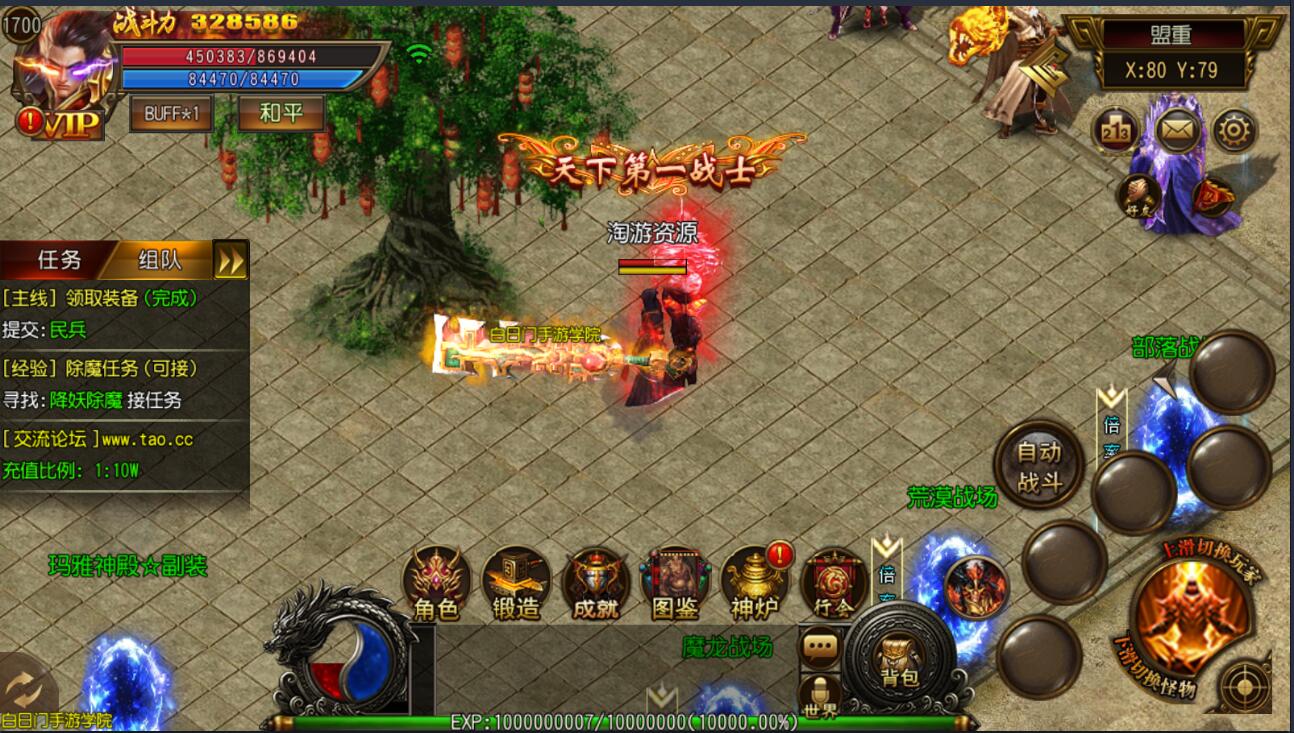Toggle 自动战斗 auto battle
The height and width of the screenshot is (733, 1294).
pyautogui.click(x=1039, y=465)
